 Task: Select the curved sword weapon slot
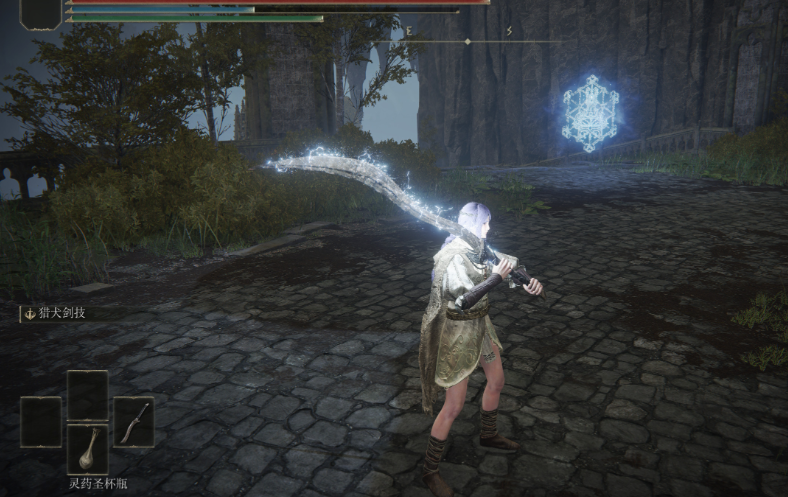(x=133, y=421)
